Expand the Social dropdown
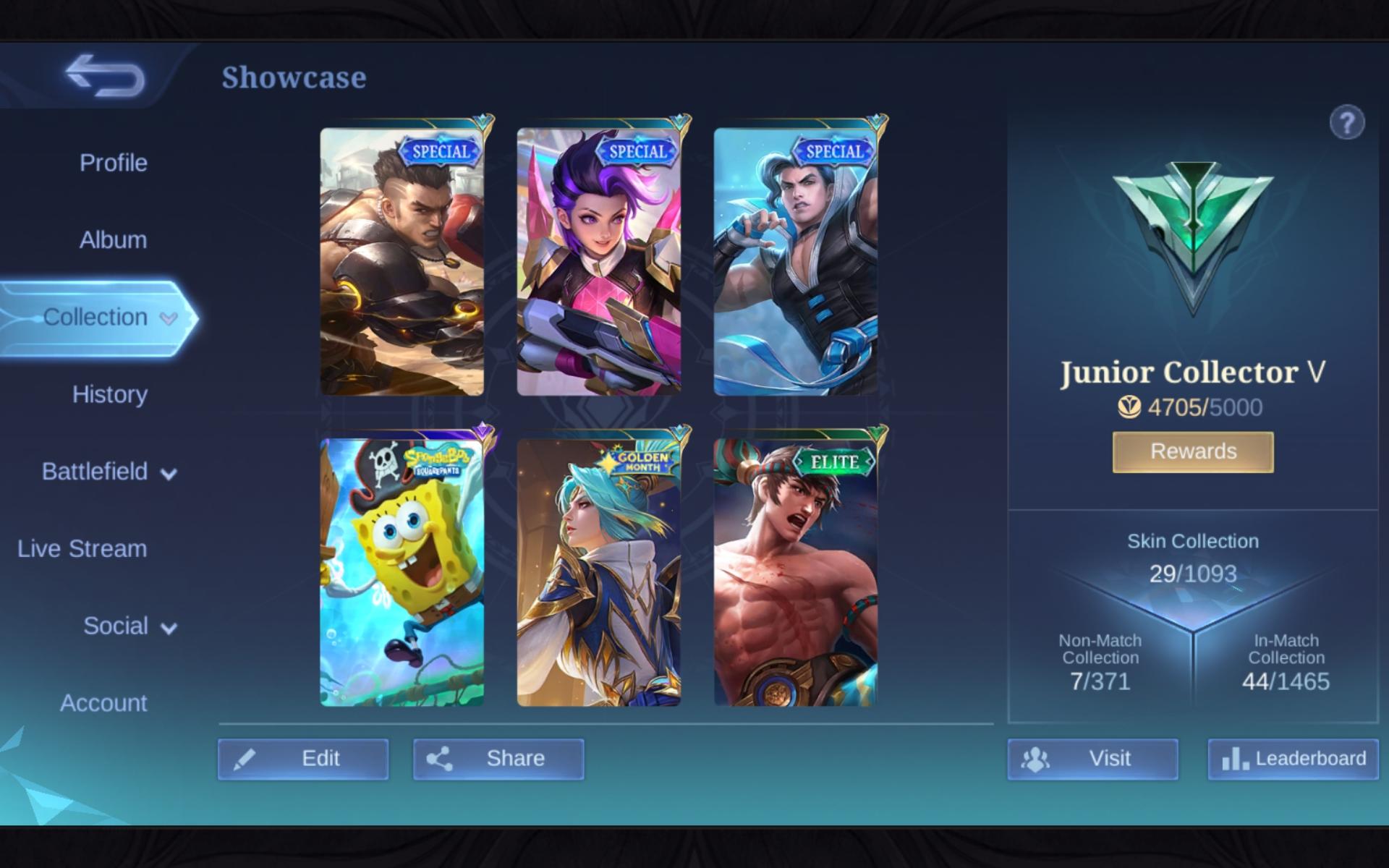This screenshot has height=868, width=1389. (171, 627)
